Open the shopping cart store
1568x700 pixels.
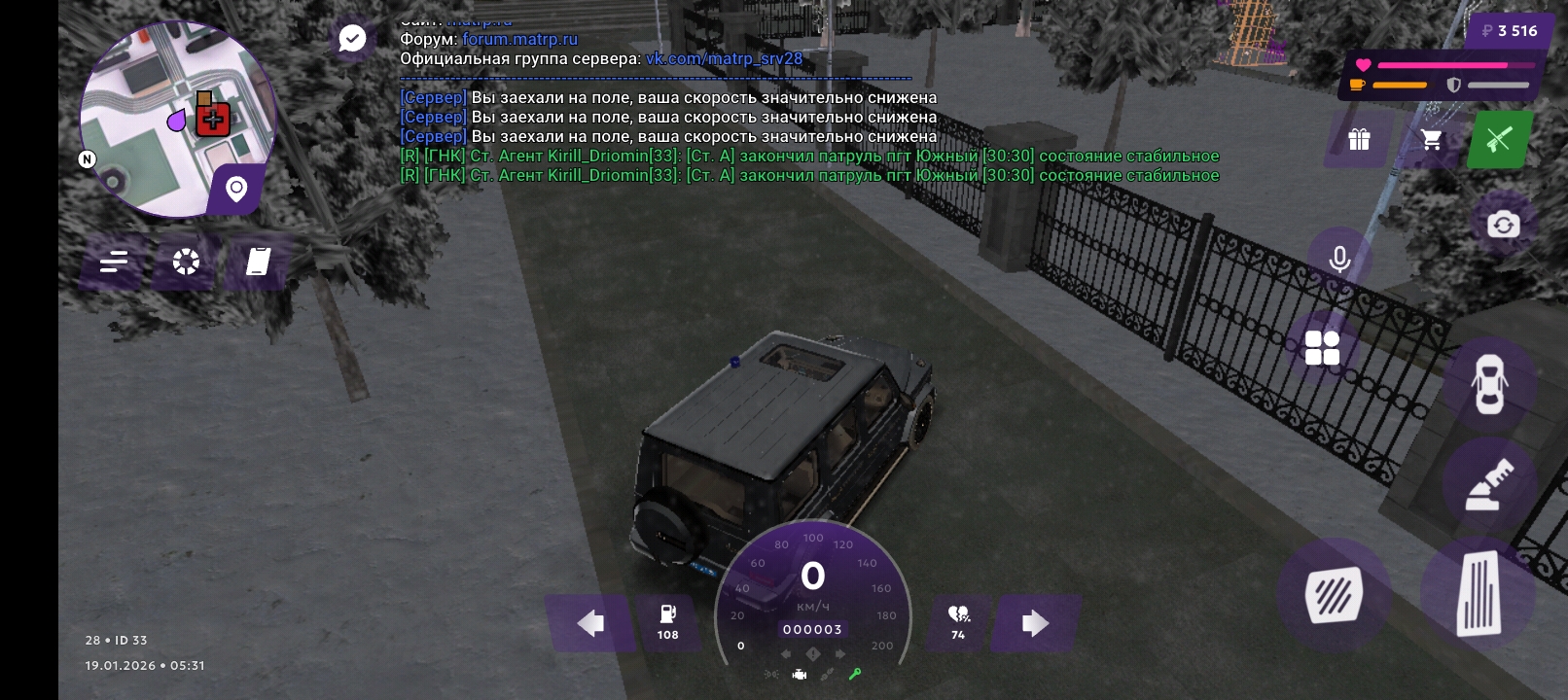pos(1431,140)
